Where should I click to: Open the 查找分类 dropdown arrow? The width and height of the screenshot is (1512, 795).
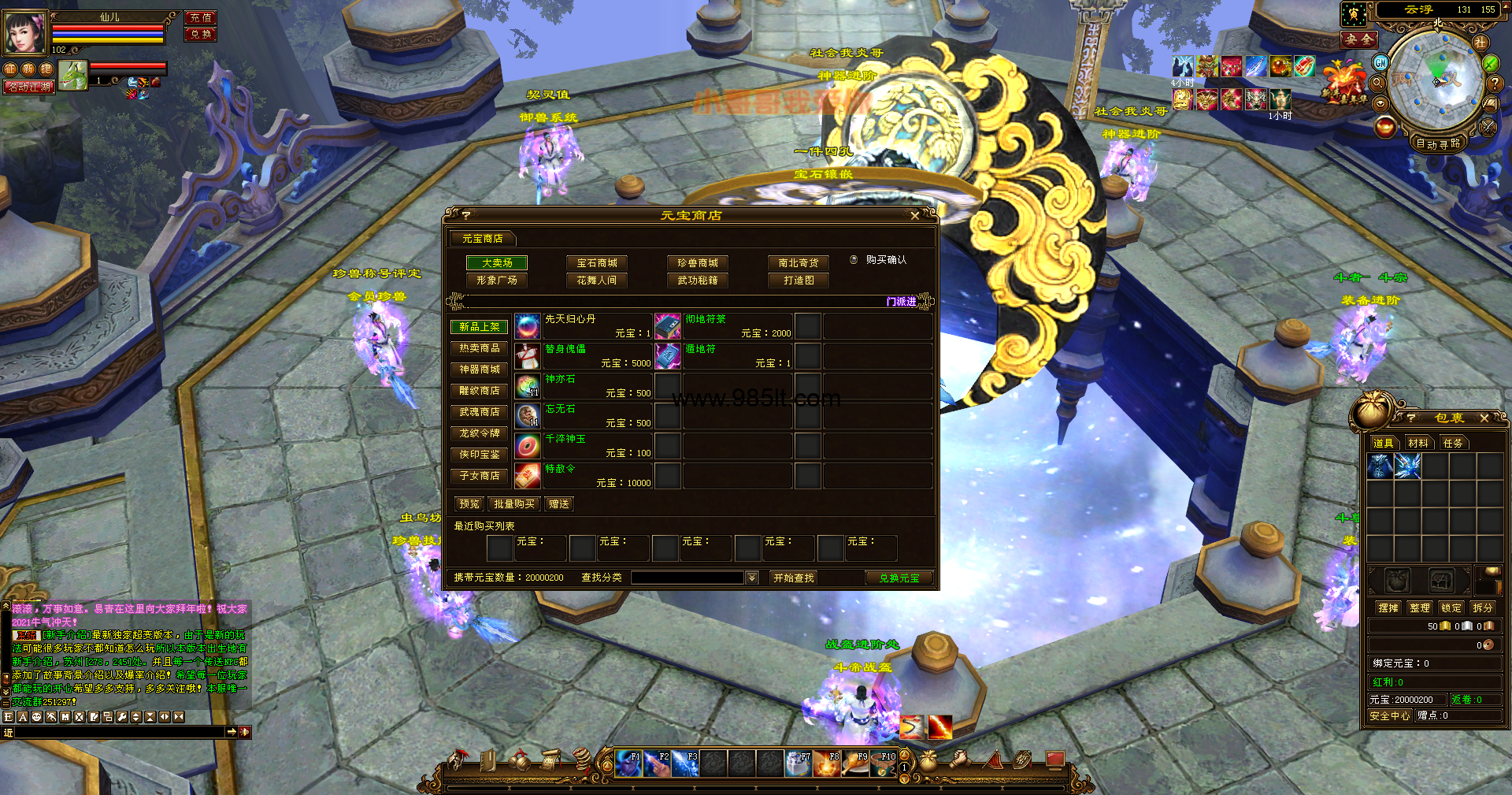tap(752, 578)
